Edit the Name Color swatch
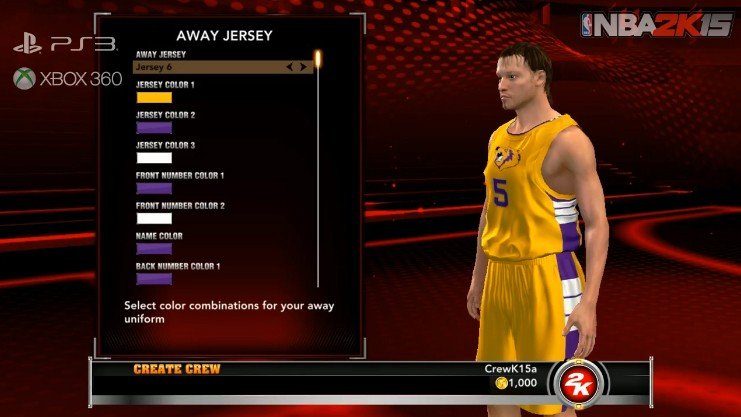Viewport: 741px width, 417px height. point(154,248)
